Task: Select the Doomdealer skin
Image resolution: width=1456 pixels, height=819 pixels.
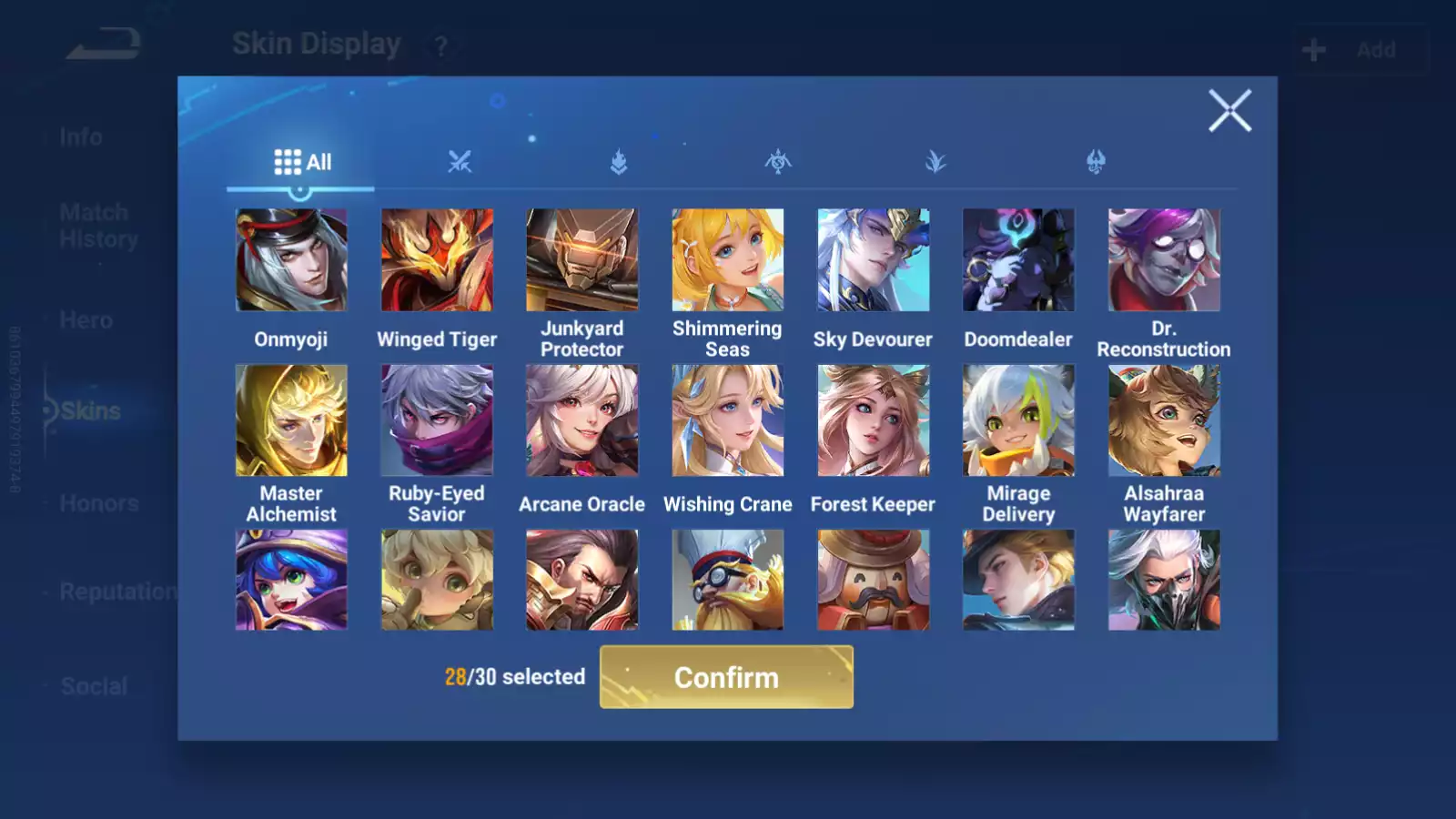Action: click(1018, 260)
